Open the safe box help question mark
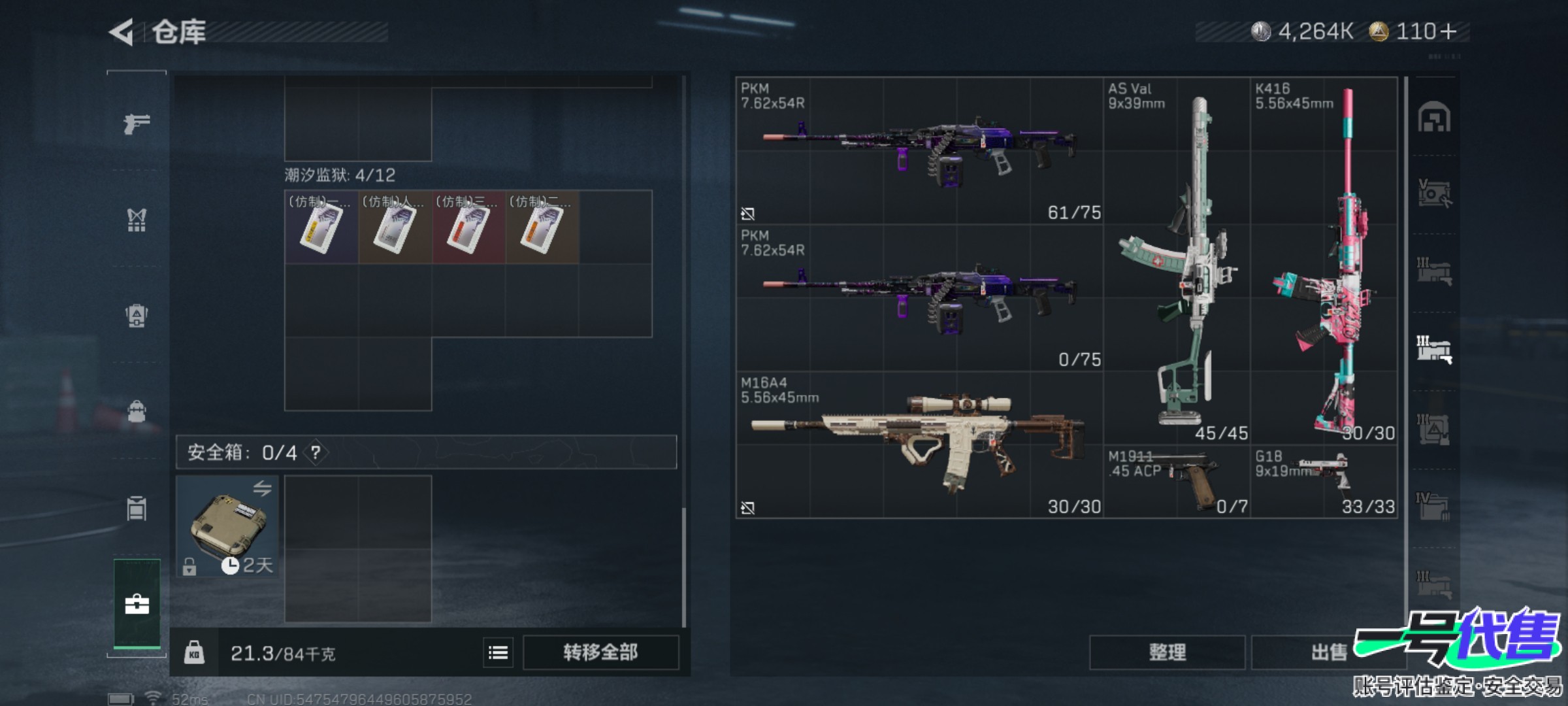This screenshot has width=1568, height=706. click(316, 452)
